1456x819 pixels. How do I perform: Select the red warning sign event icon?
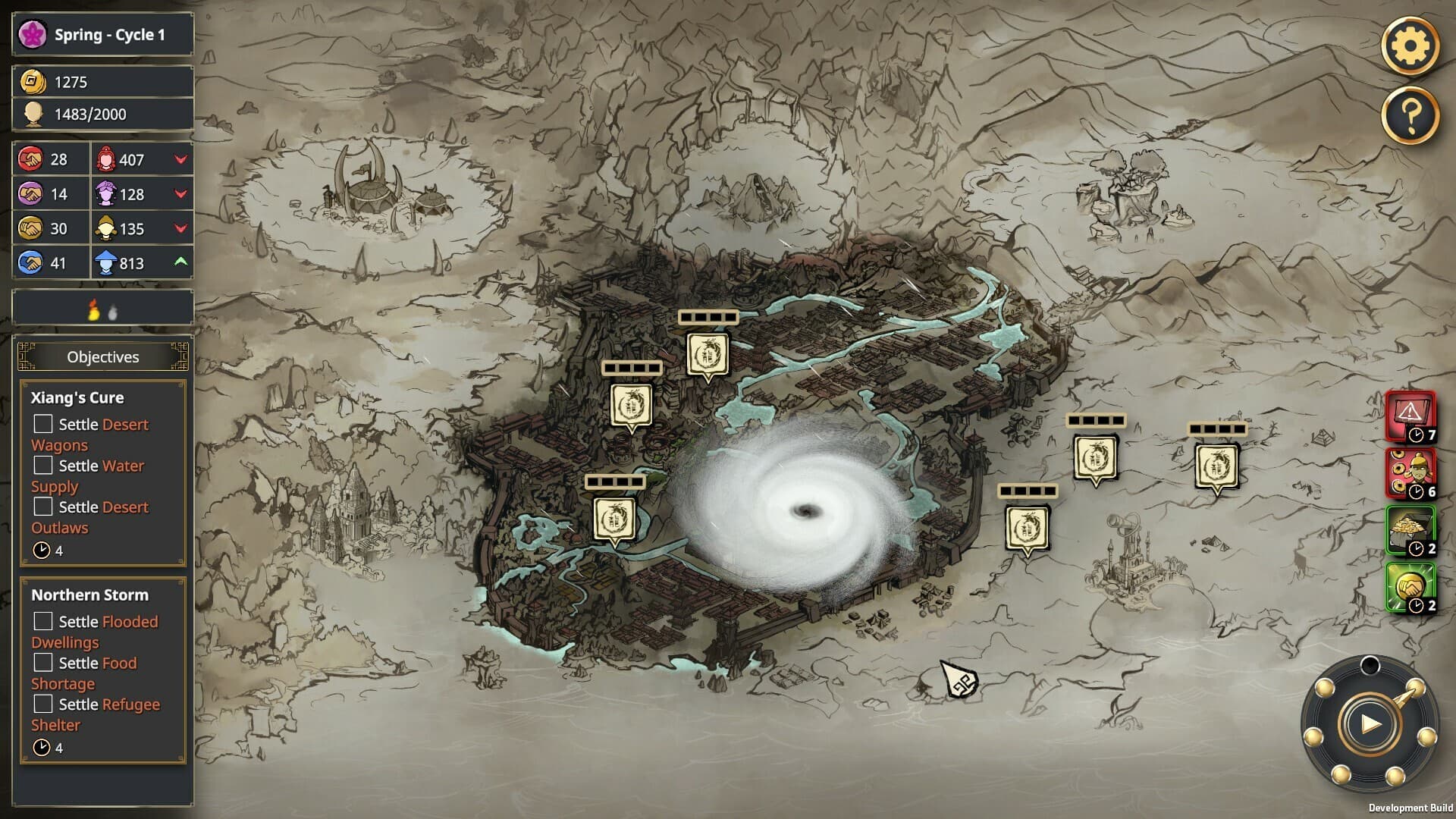[1410, 416]
